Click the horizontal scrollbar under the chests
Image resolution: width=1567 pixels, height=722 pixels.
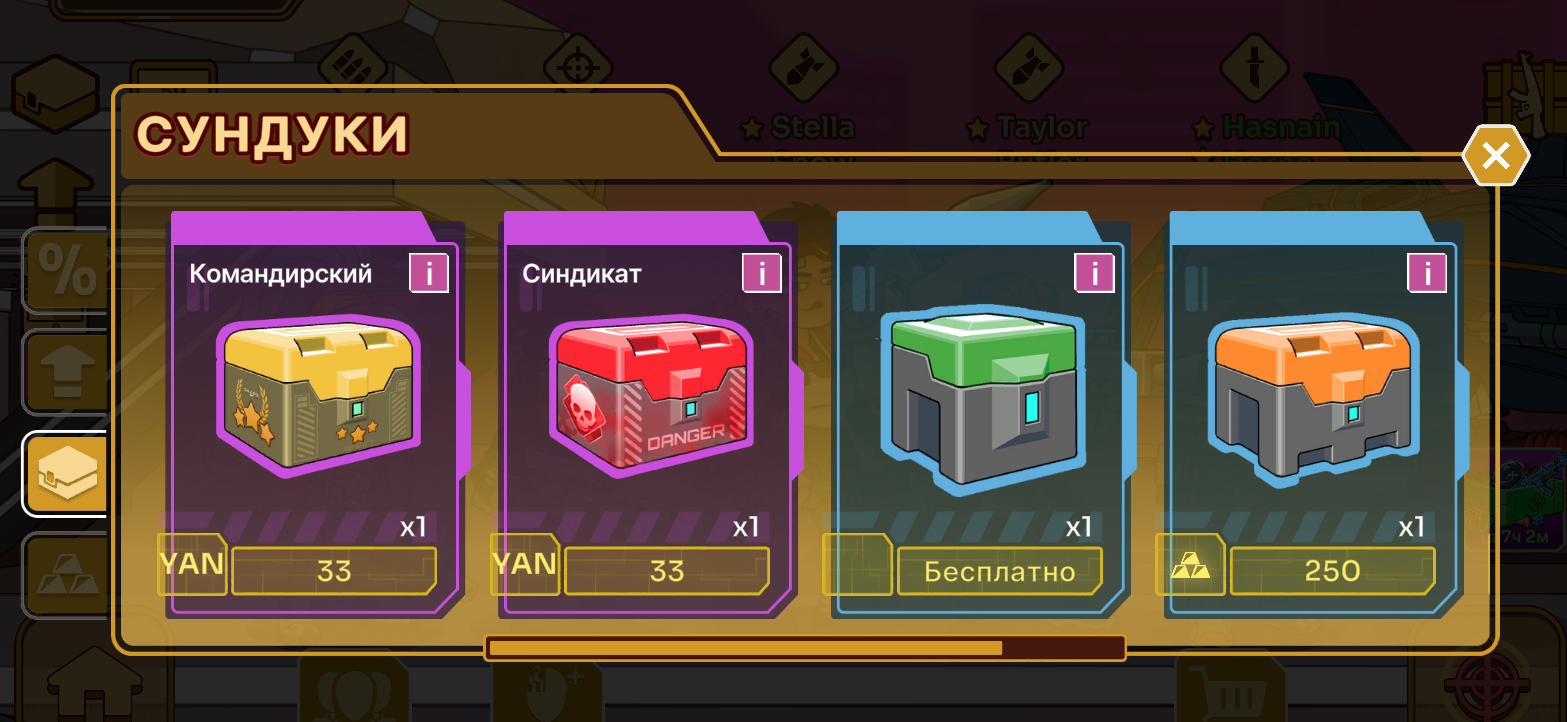pyautogui.click(x=805, y=648)
